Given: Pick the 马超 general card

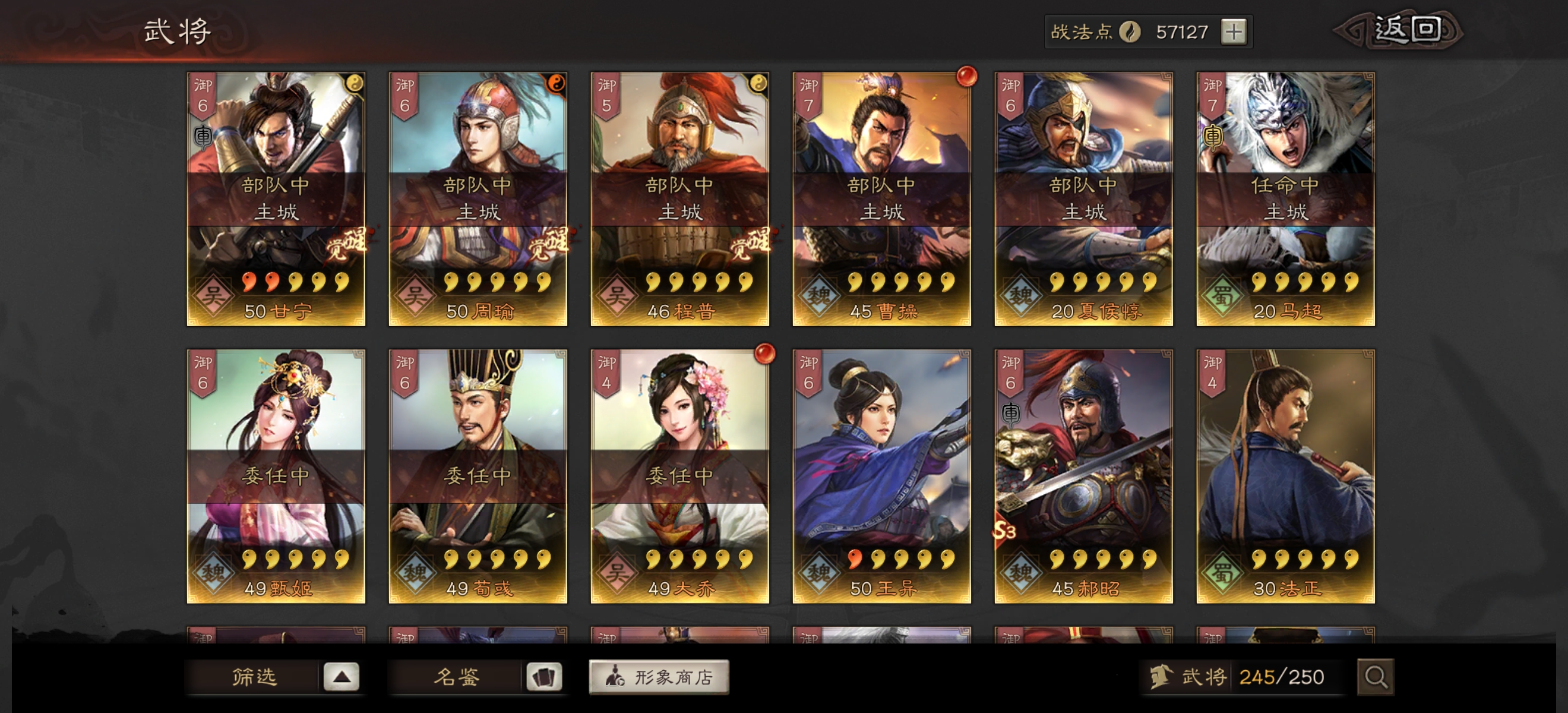Looking at the screenshot, I should coord(1285,199).
